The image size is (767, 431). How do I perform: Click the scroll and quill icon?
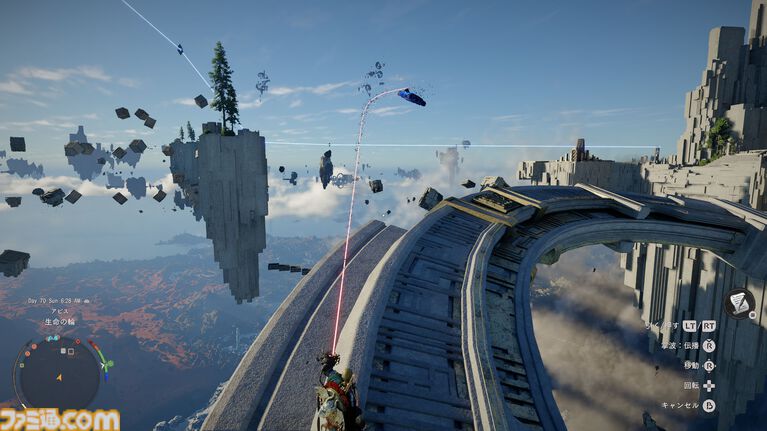(x=739, y=302)
